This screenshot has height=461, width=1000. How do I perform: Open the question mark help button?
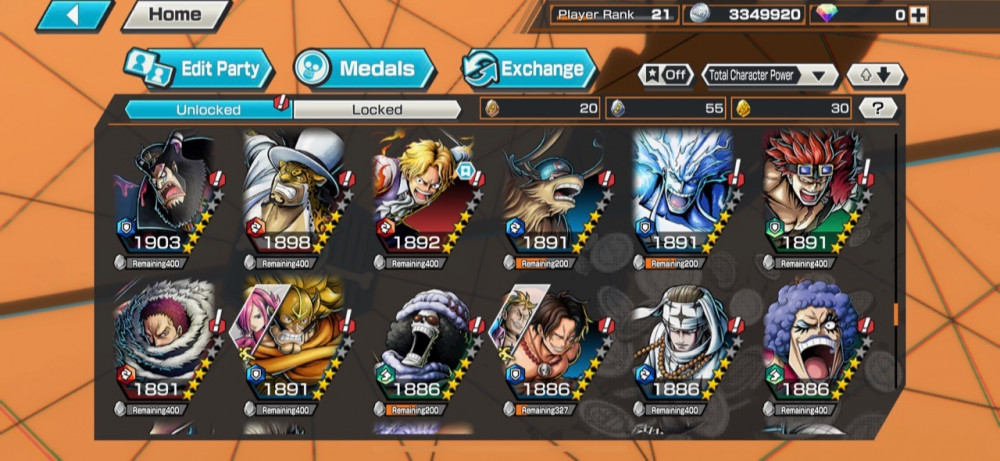(x=878, y=108)
